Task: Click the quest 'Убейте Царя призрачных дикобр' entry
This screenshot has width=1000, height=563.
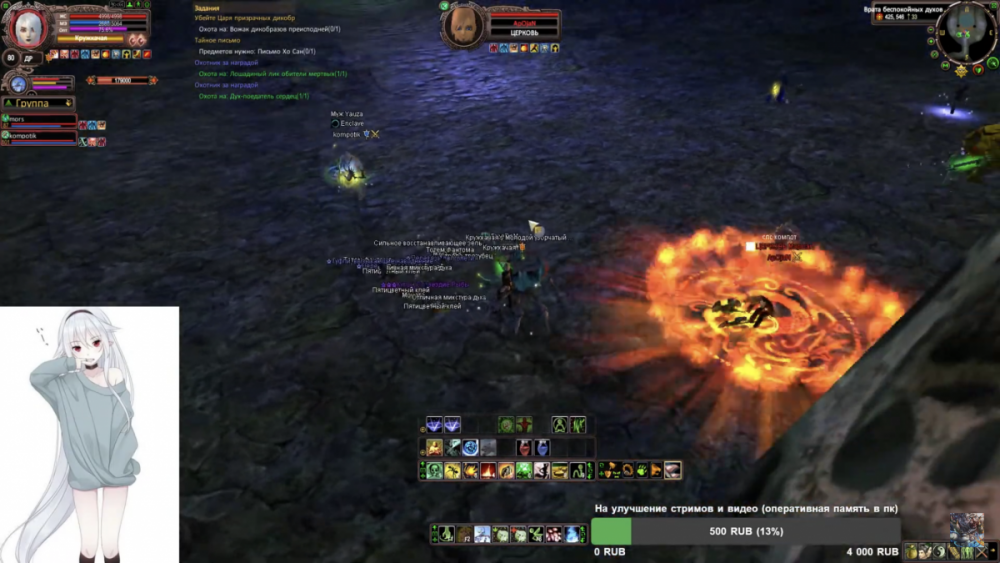Action: point(245,17)
